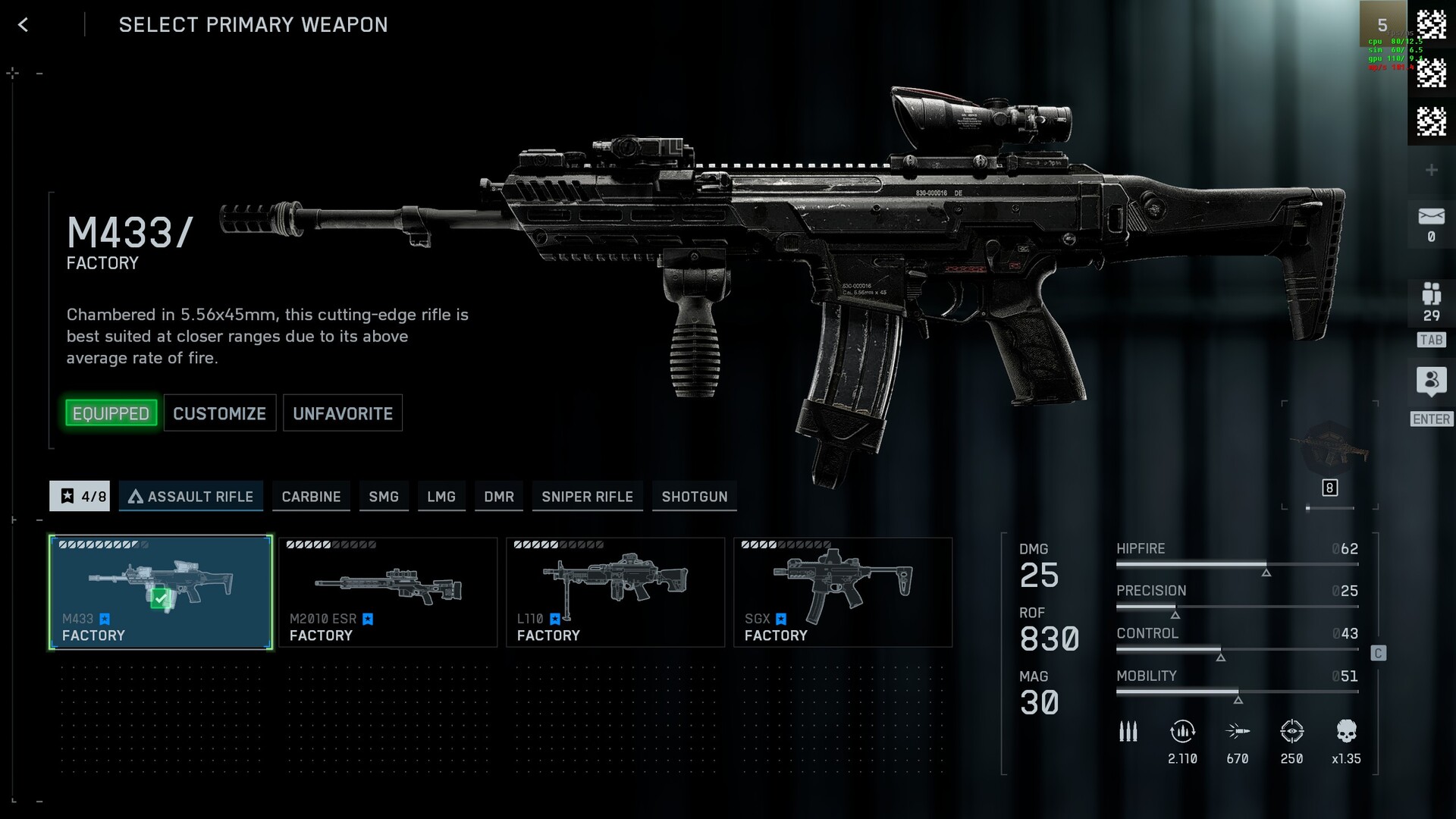Open the Customize weapon screen
The image size is (1456, 819).
[219, 413]
